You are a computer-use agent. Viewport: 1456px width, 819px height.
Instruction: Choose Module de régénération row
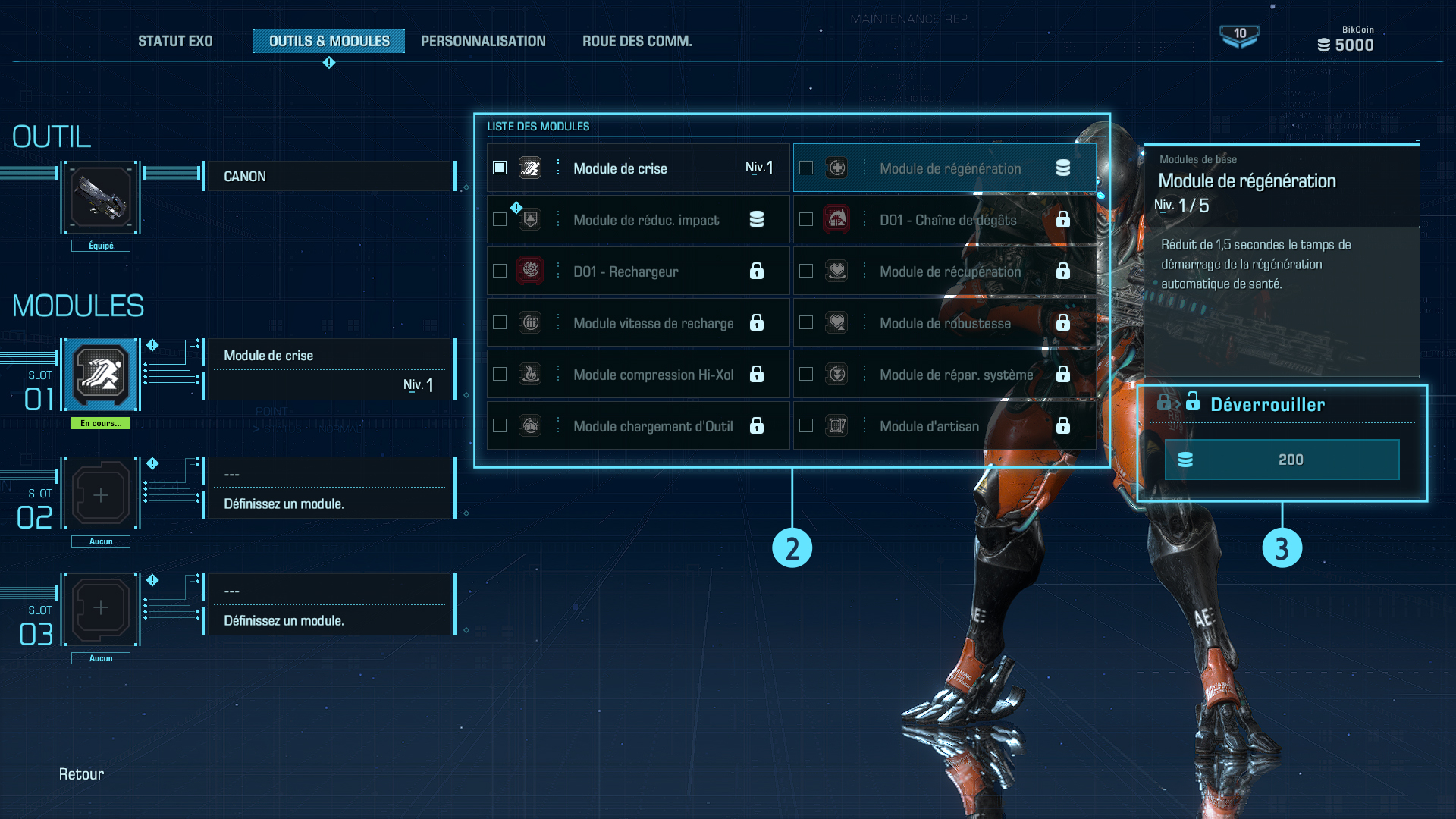pyautogui.click(x=943, y=168)
